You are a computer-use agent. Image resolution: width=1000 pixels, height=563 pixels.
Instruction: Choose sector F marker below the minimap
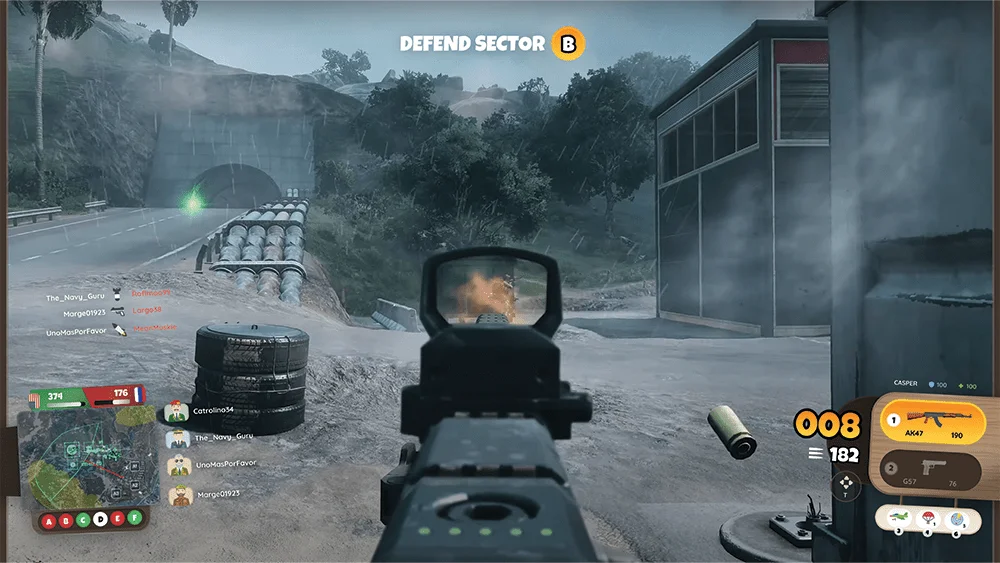click(x=133, y=519)
